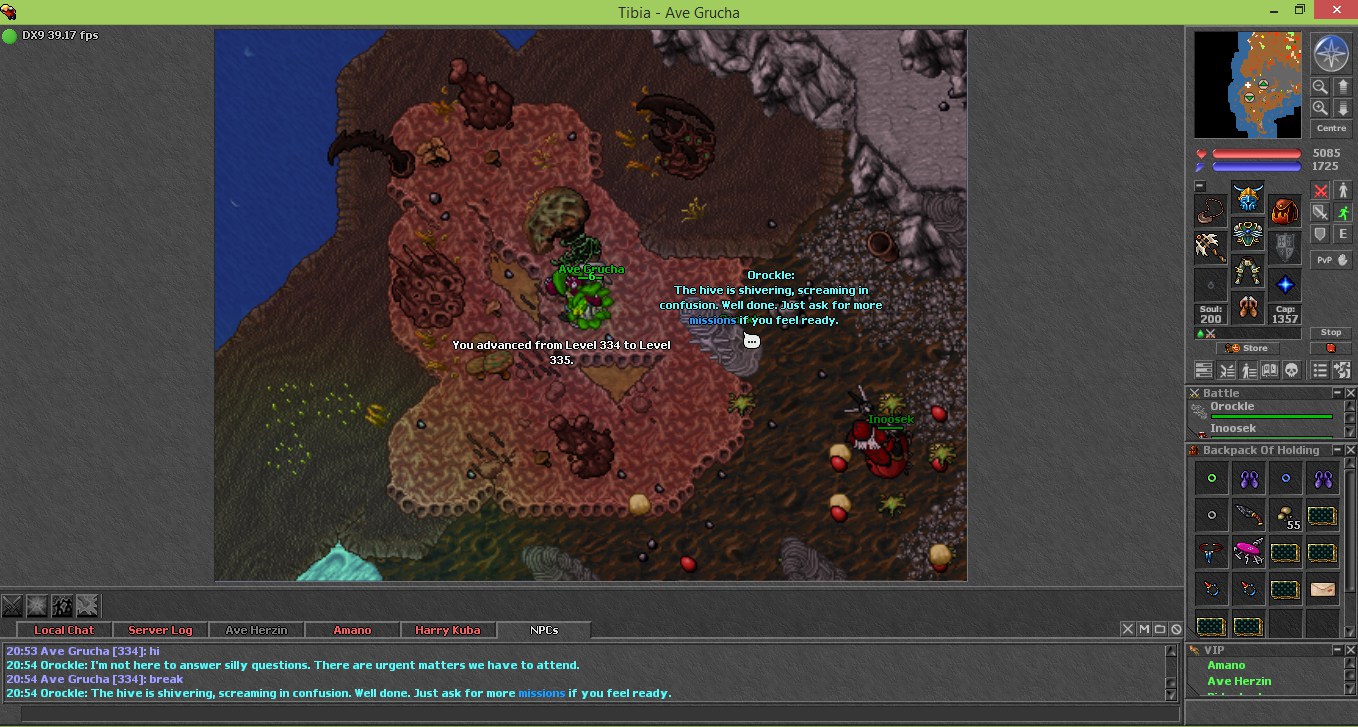The image size is (1358, 727).
Task: Switch to the Amano chat tab
Action: [352, 630]
